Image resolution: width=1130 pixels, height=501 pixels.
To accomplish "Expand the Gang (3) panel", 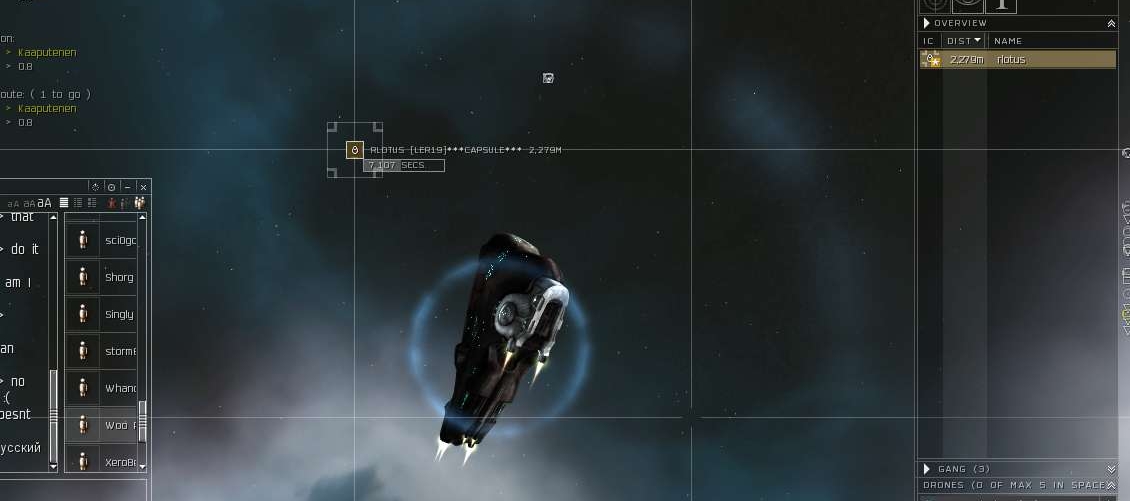I will click(x=1111, y=469).
